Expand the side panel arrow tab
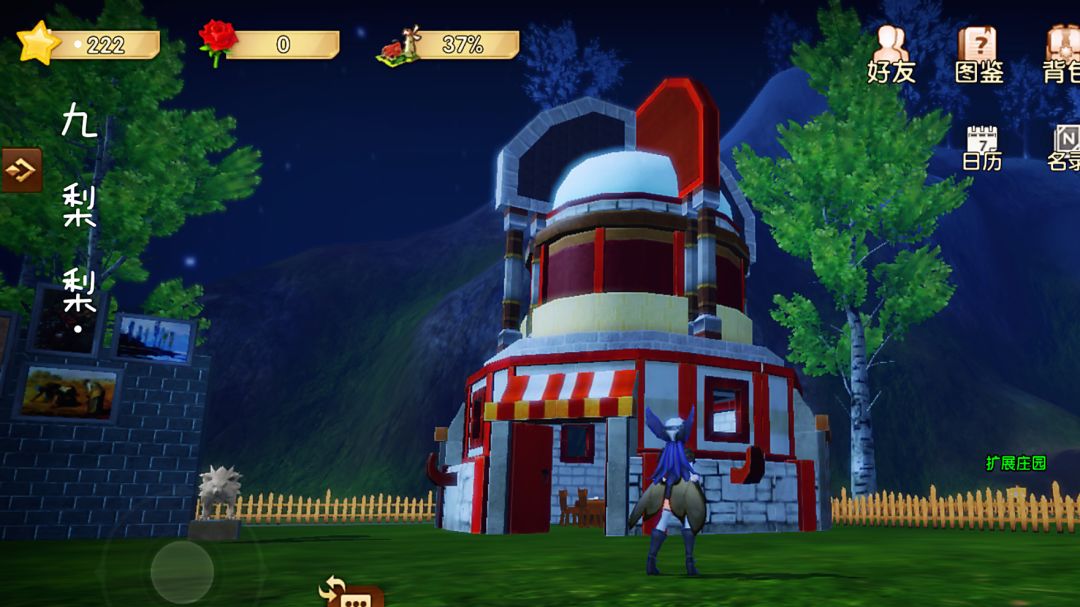 pyautogui.click(x=21, y=170)
